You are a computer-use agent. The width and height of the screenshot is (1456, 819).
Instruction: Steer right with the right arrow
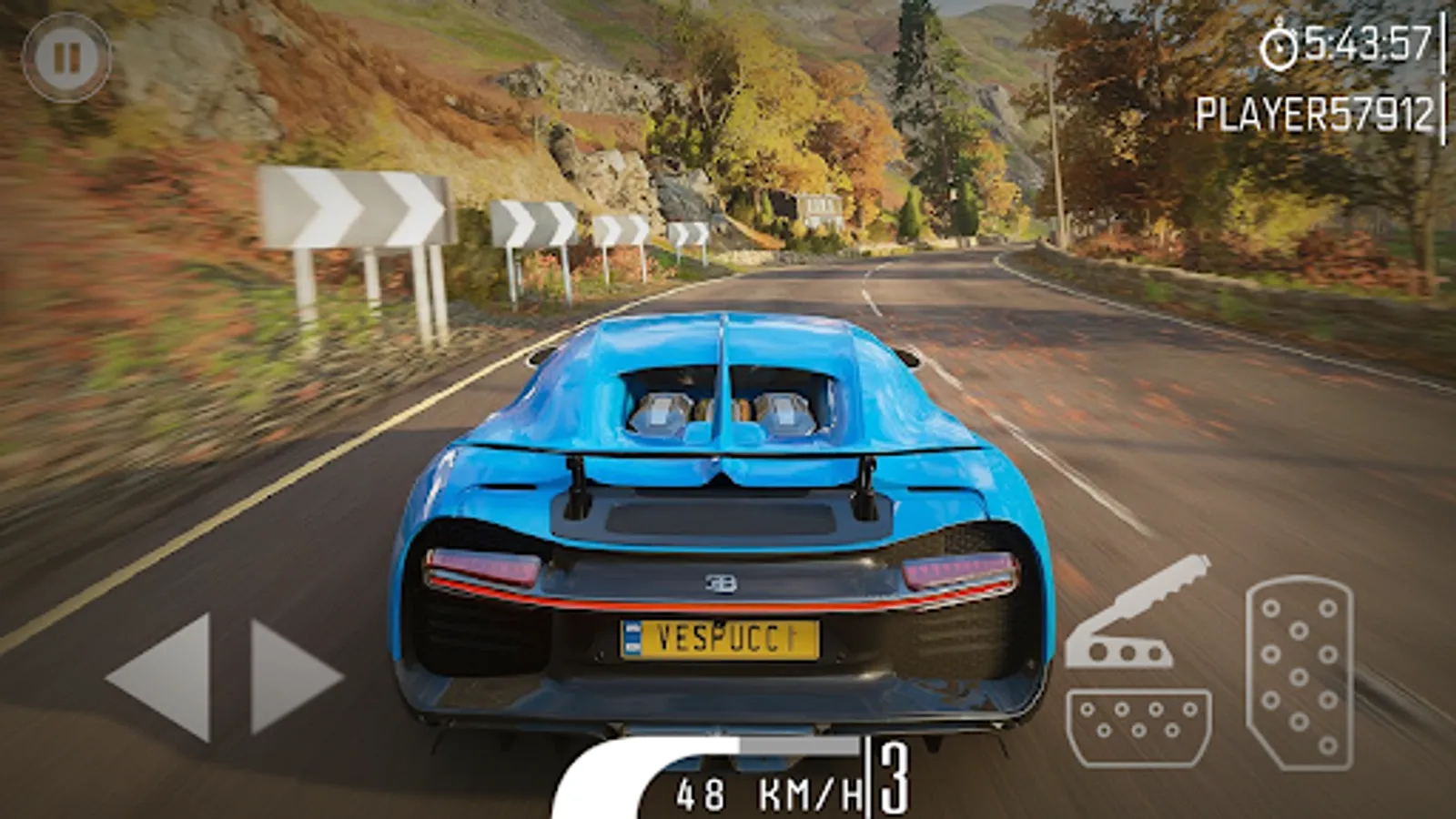293,676
